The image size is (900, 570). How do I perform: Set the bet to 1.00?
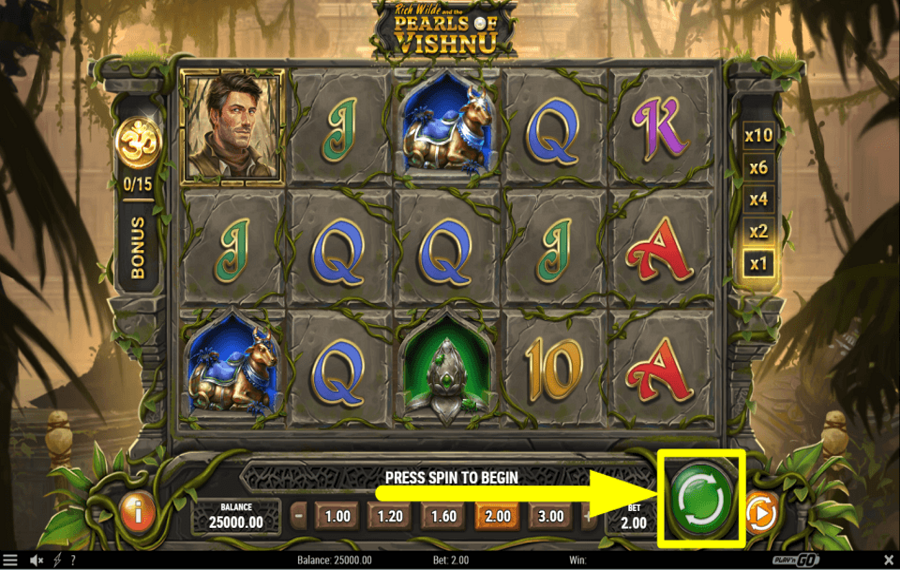pos(339,517)
